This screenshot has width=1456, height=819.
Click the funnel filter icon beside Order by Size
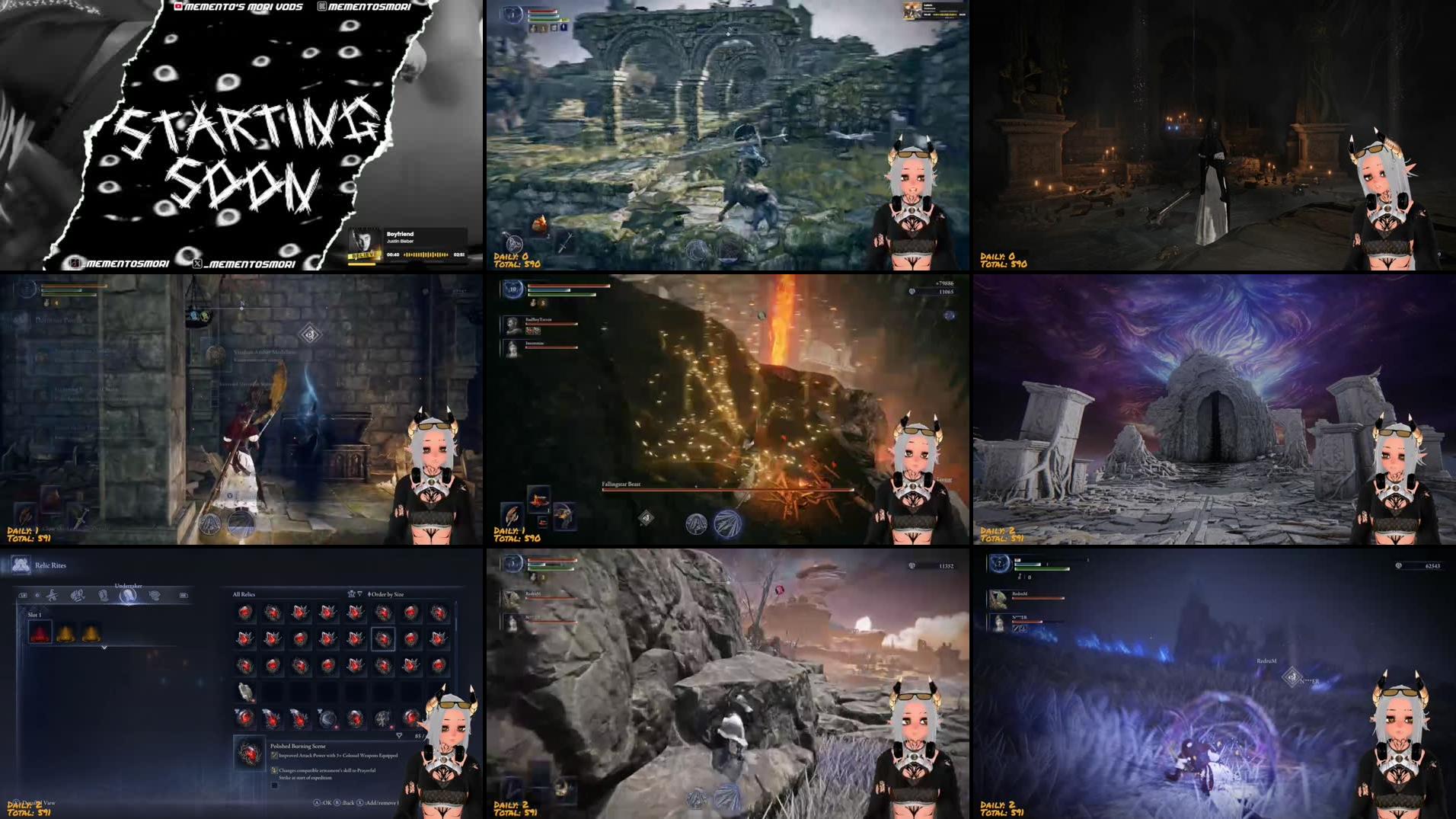[x=360, y=593]
